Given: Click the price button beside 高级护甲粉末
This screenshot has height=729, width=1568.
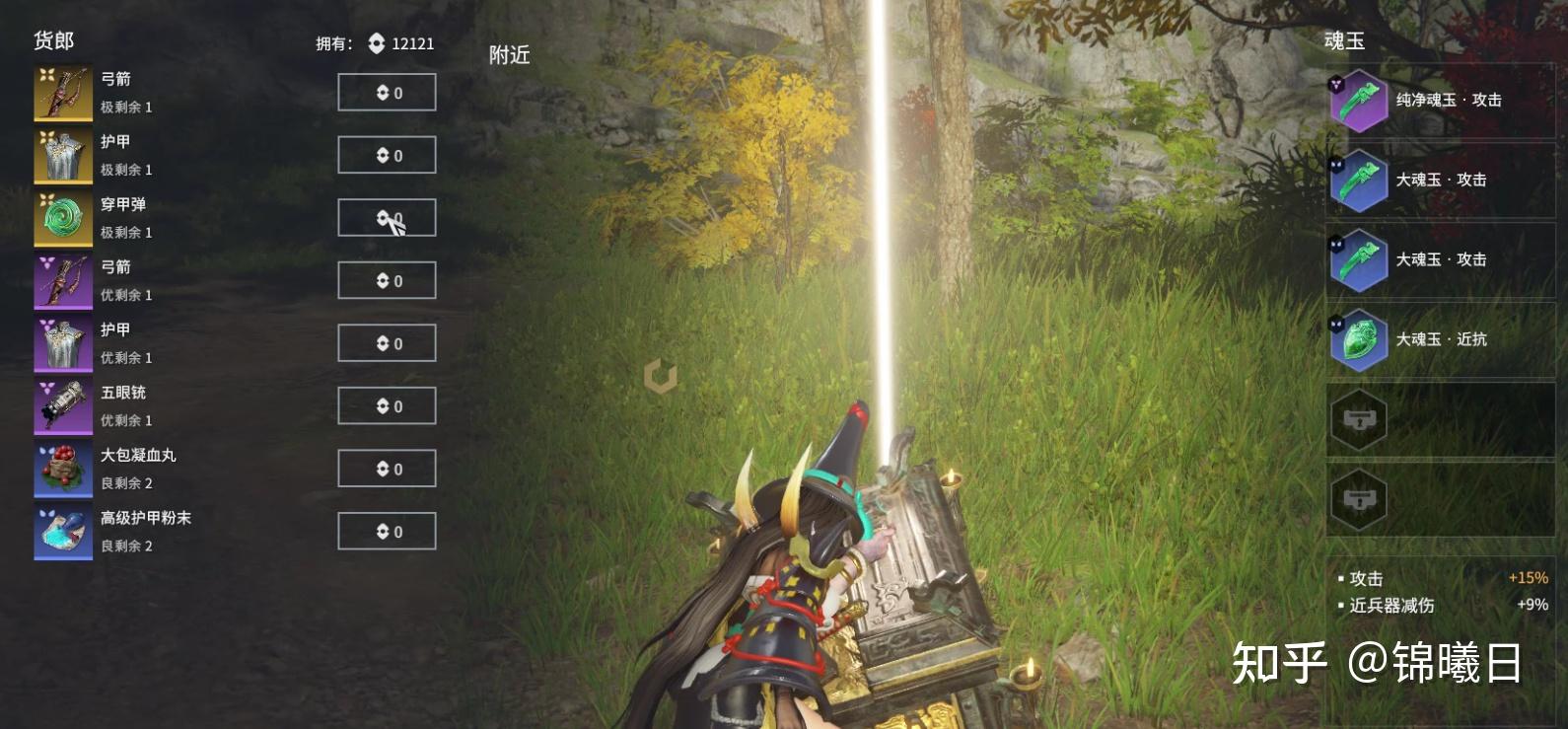Looking at the screenshot, I should (387, 532).
